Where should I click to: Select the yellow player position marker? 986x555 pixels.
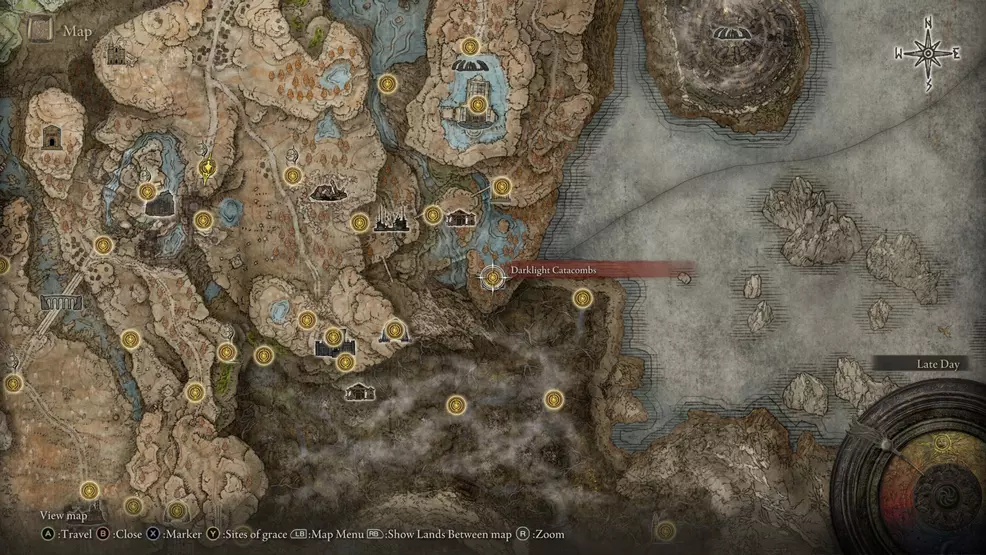click(x=207, y=167)
